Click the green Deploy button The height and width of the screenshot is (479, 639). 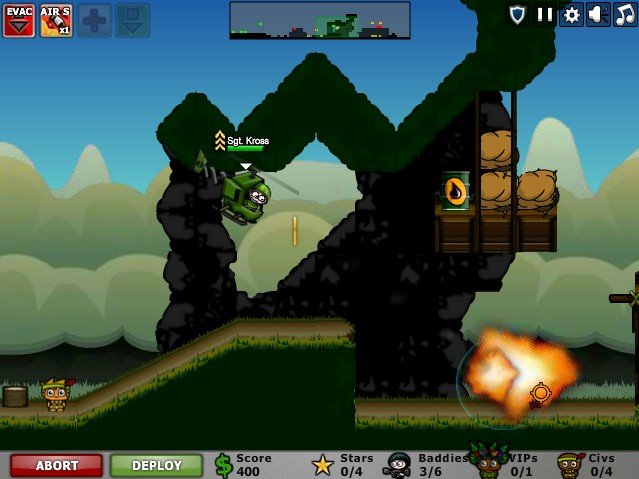(x=156, y=465)
